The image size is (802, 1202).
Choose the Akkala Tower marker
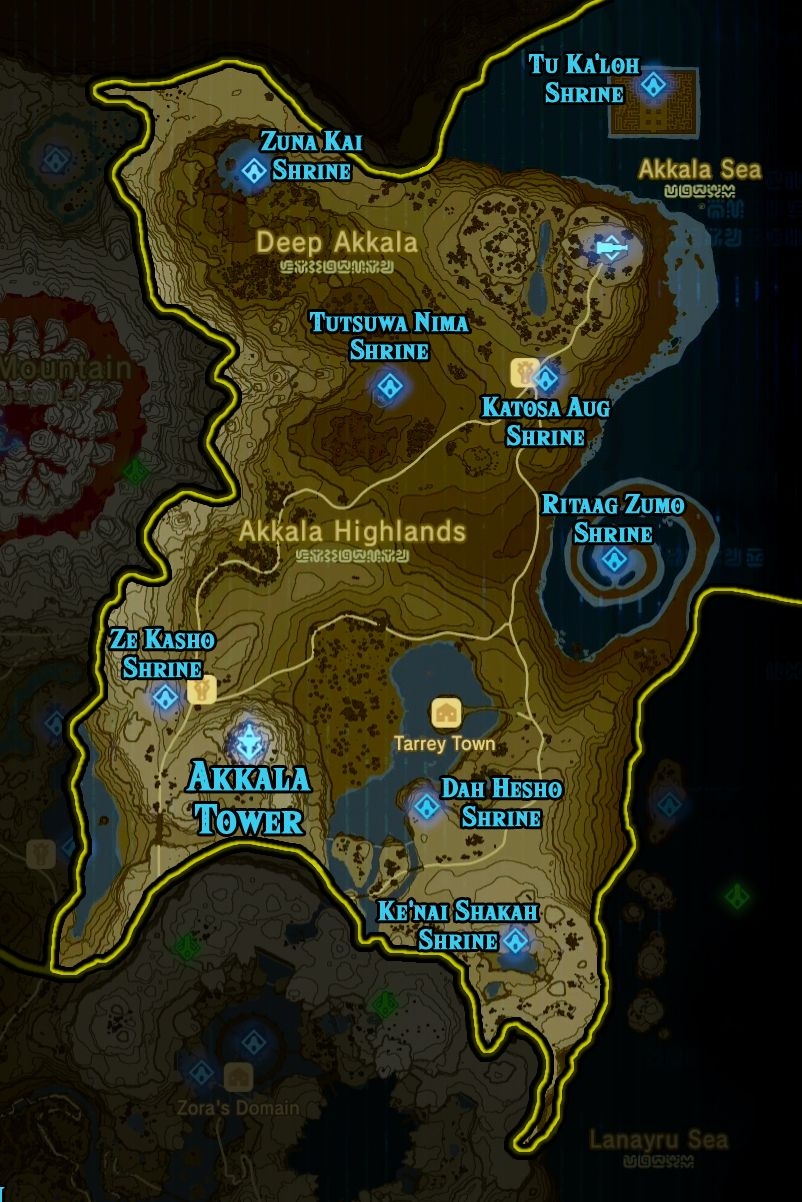[x=247, y=742]
